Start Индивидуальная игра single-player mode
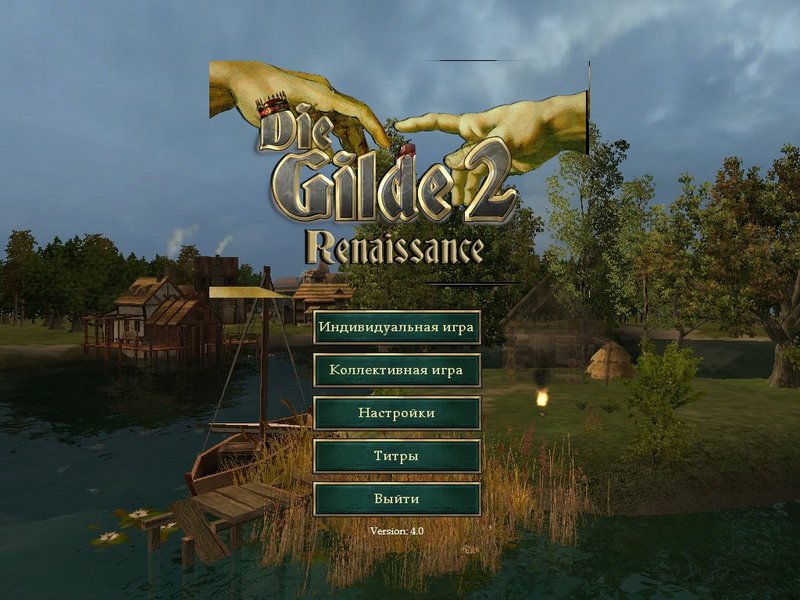800x600 pixels. [397, 327]
